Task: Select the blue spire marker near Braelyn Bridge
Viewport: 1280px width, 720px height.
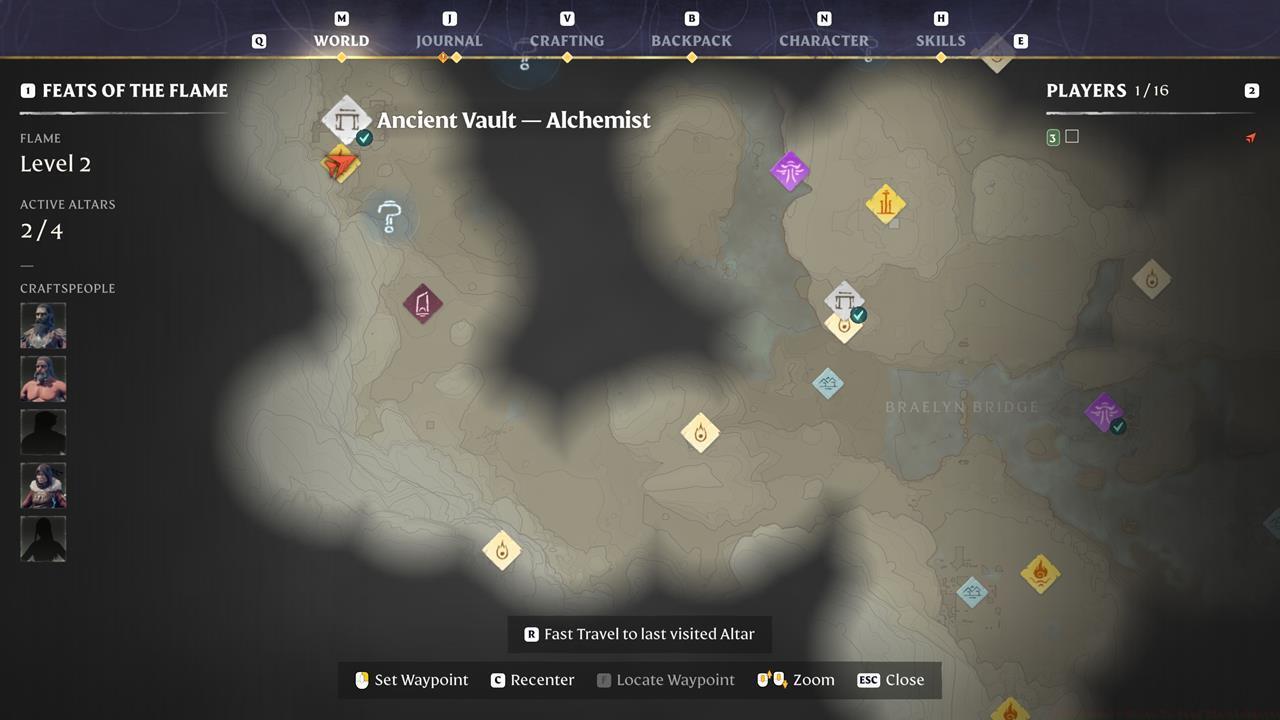Action: 829,383
